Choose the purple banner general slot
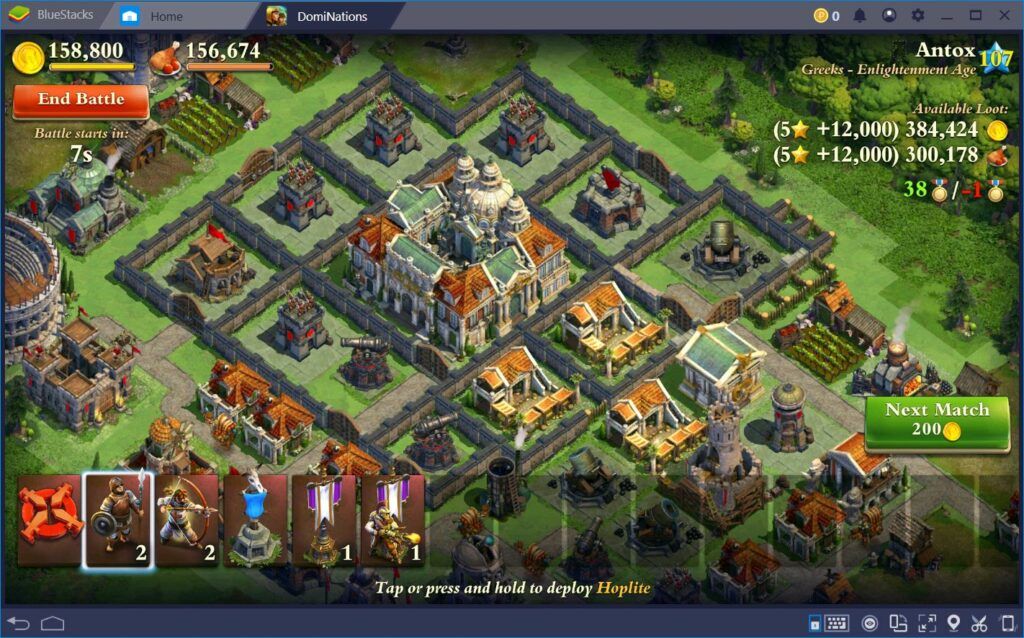This screenshot has height=638, width=1024. click(393, 520)
